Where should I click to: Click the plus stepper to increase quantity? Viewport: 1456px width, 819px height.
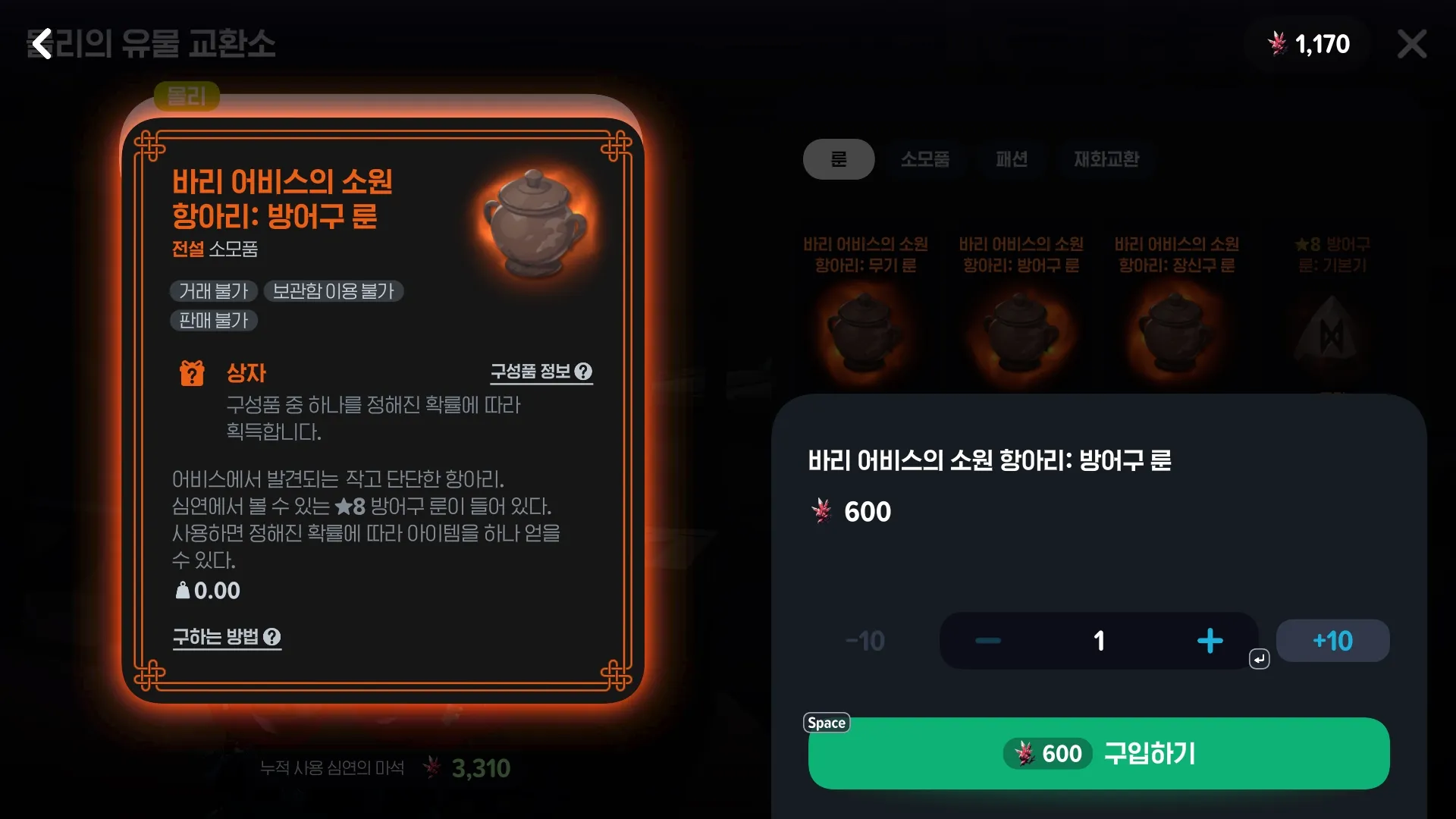point(1210,640)
